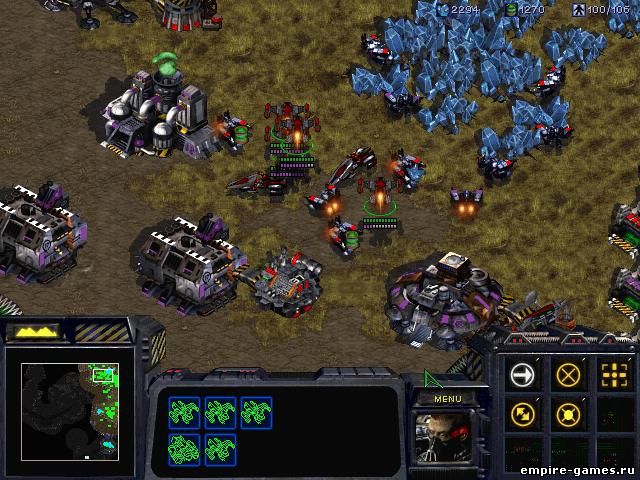Select the Move command arrow icon

coord(523,375)
